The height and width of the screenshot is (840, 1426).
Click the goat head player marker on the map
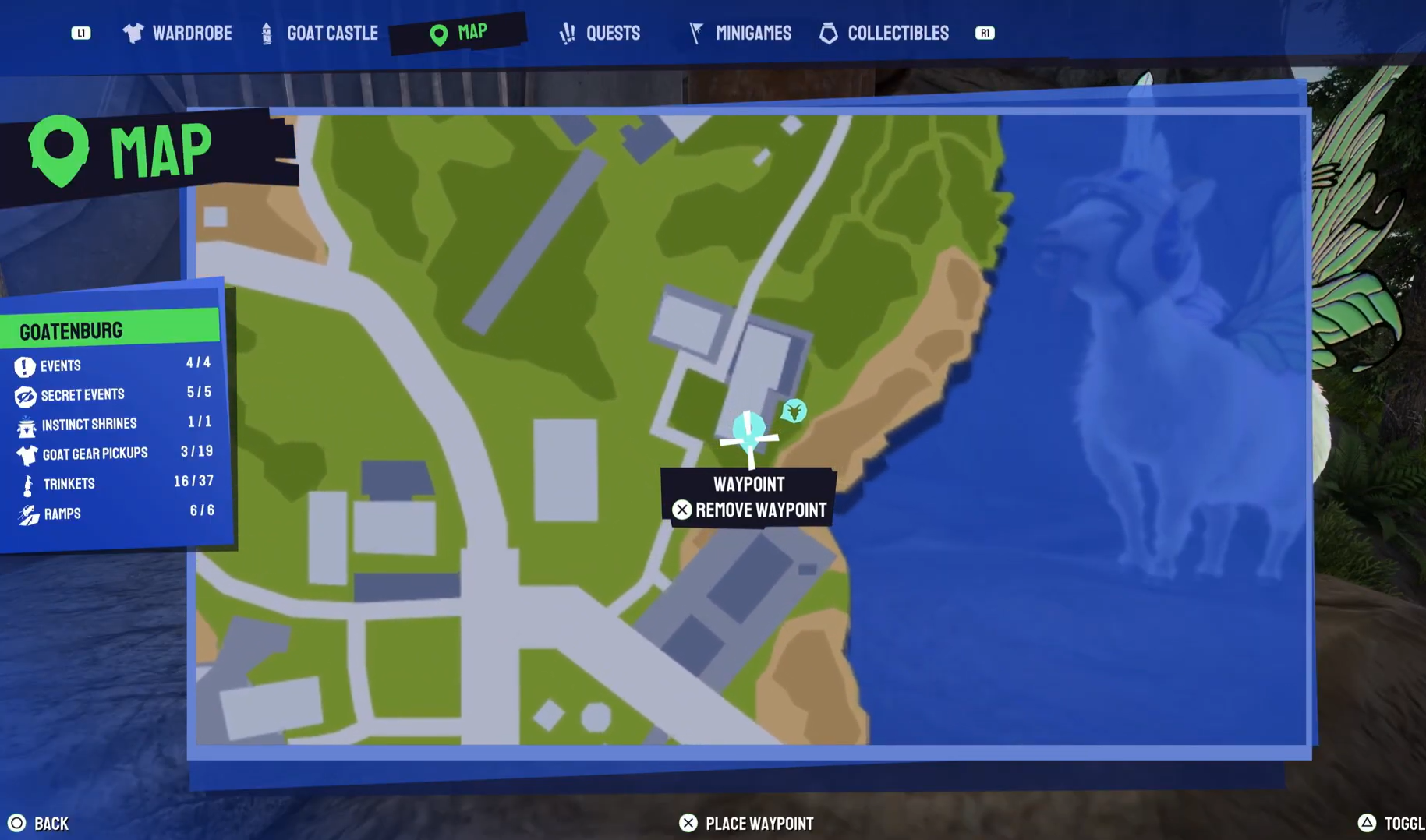tap(793, 412)
